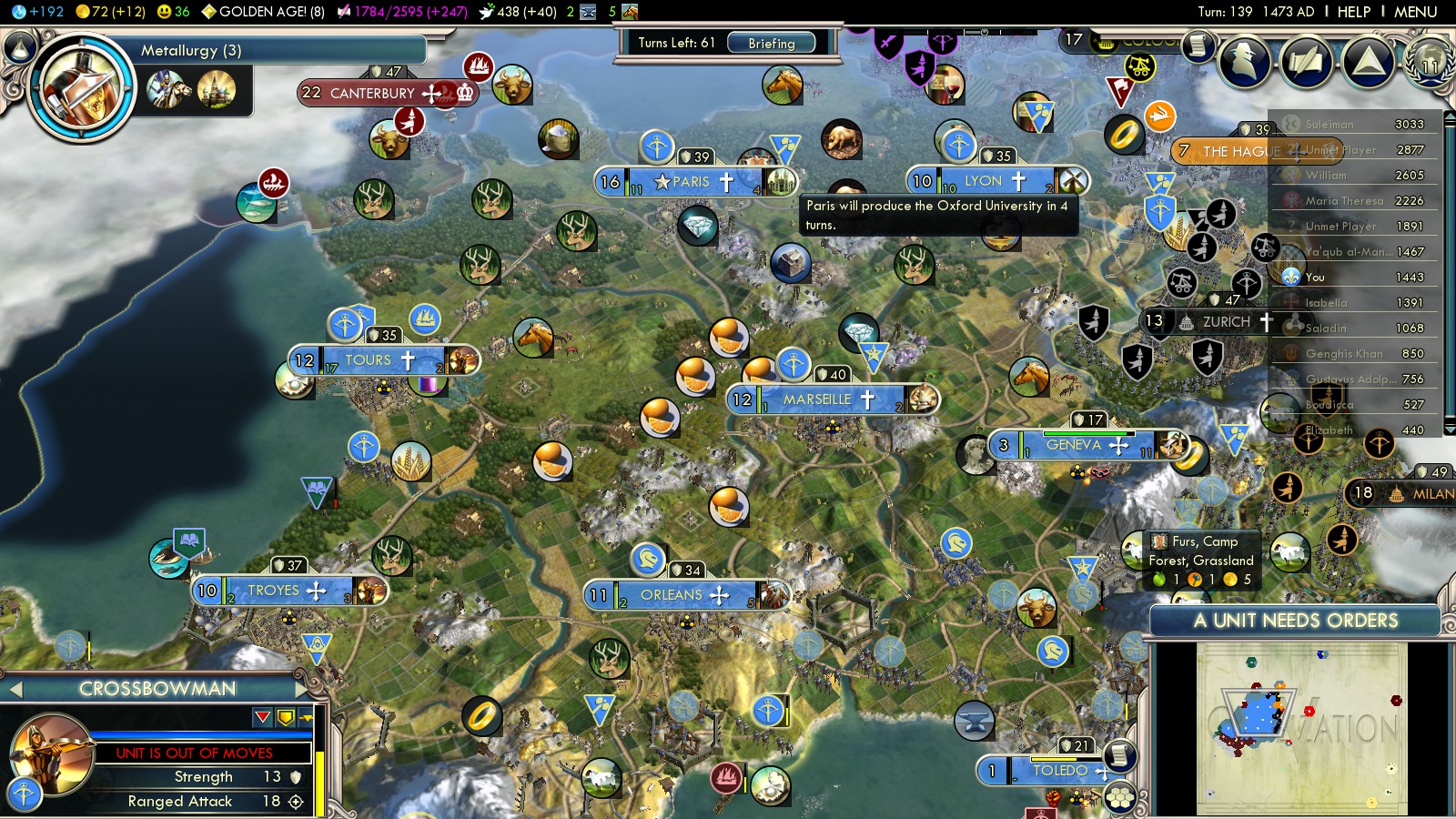Open the scenario Briefing
Image resolution: width=1456 pixels, height=819 pixels.
pos(771,43)
